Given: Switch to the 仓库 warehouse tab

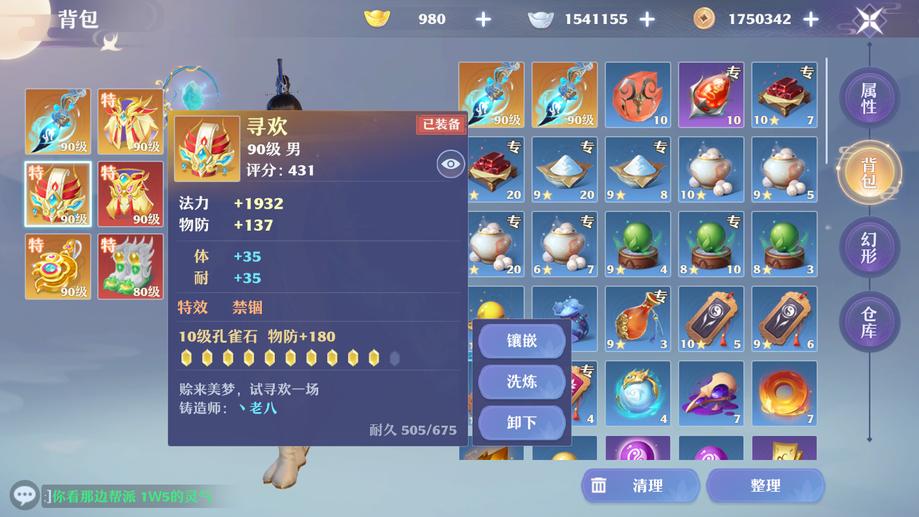Looking at the screenshot, I should [869, 320].
